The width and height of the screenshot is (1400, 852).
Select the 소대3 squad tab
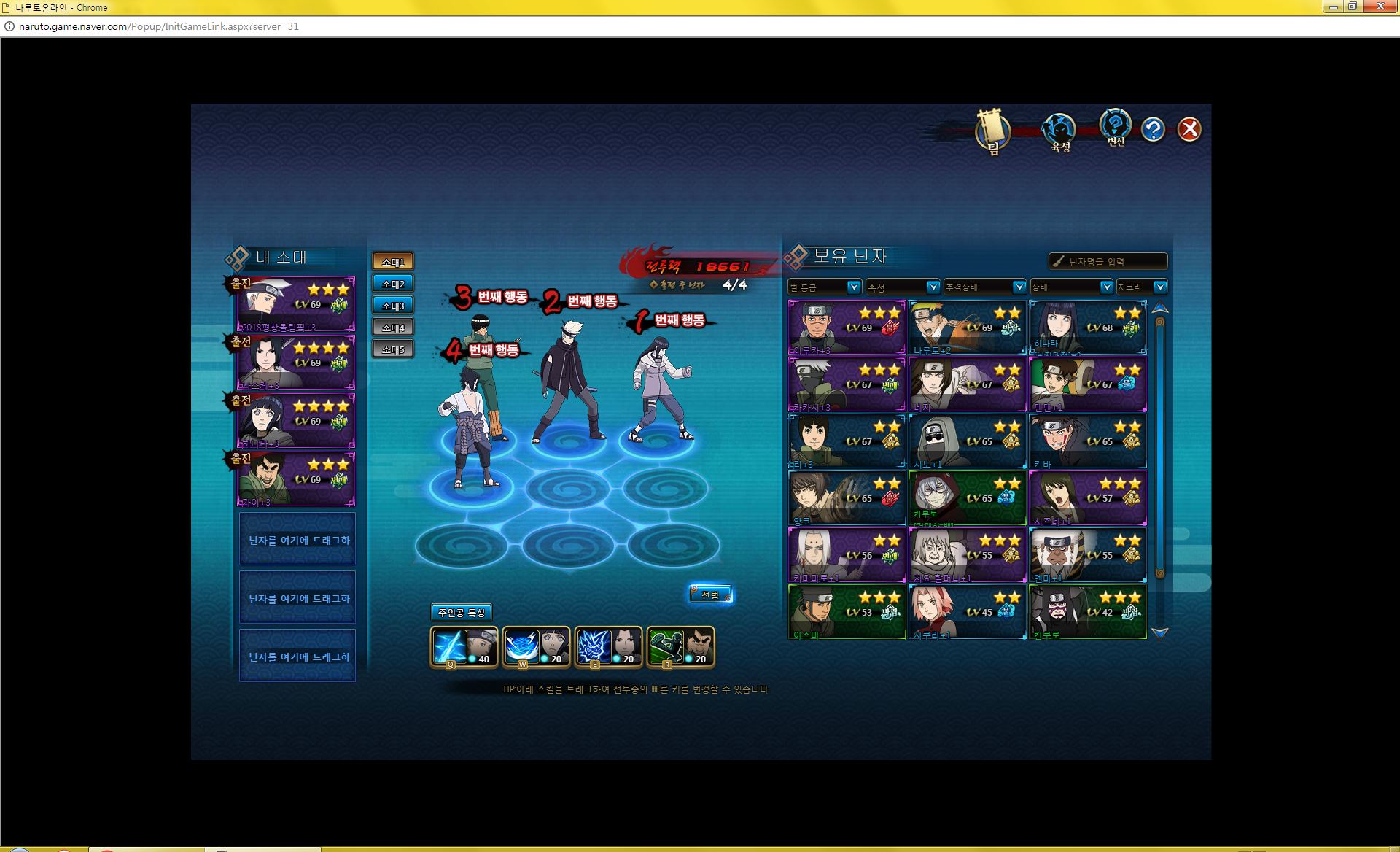pos(393,306)
